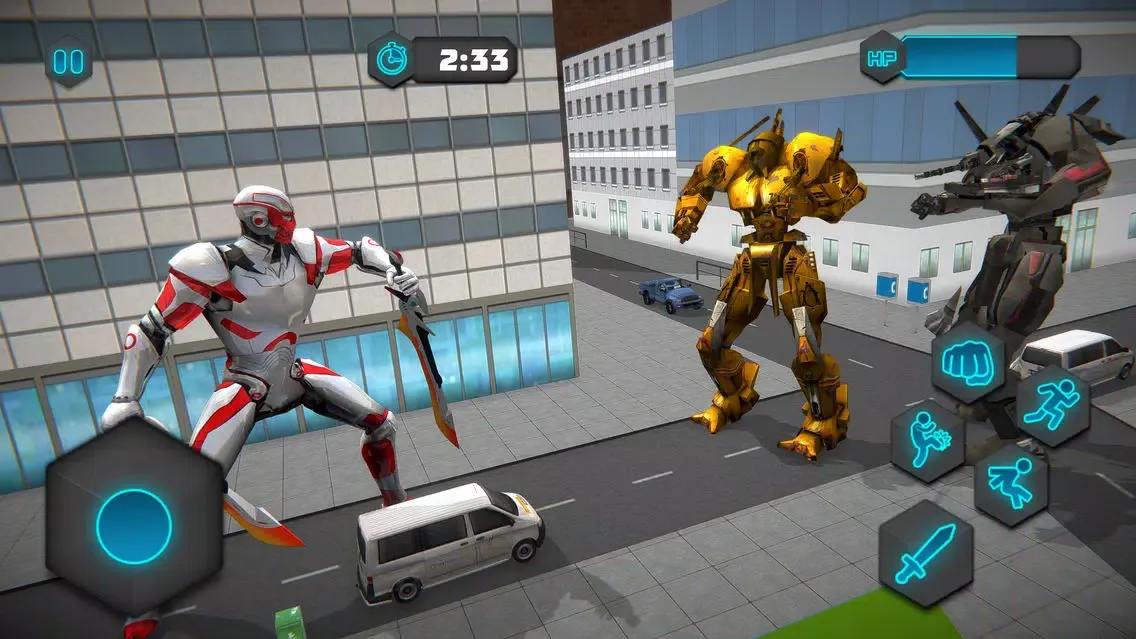Viewport: 1136px width, 639px height.
Task: Use the kick attack button
Action: pos(927,440)
